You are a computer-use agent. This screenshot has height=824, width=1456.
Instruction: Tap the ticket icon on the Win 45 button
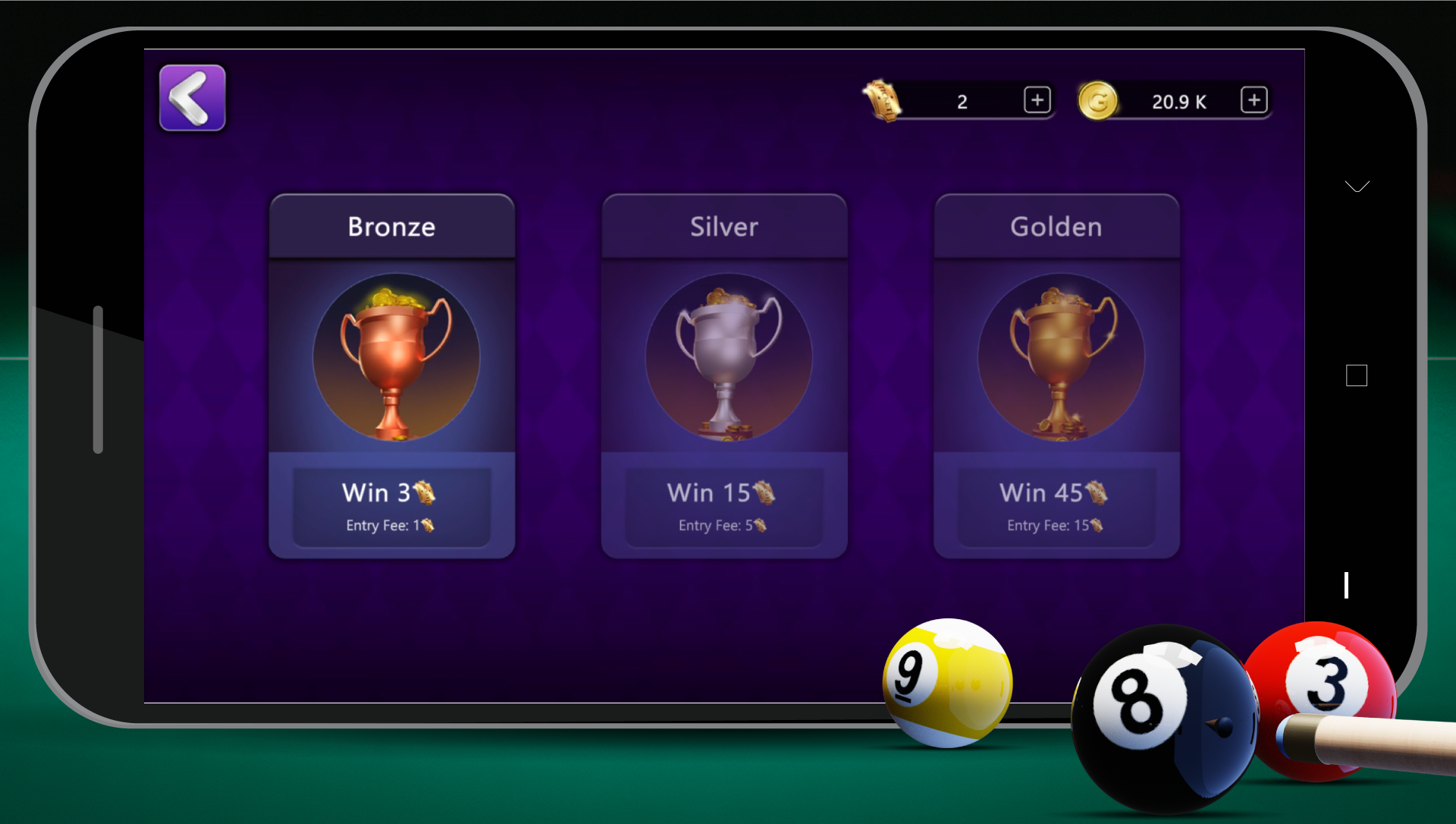tap(1095, 492)
